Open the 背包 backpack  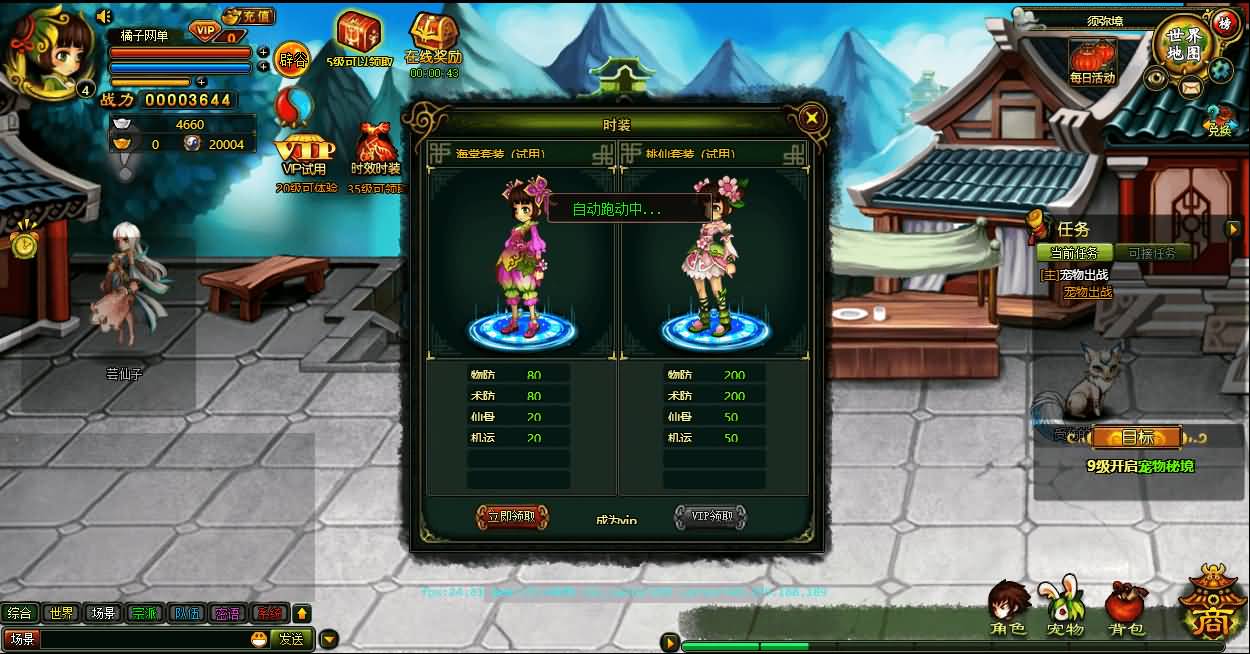coord(1126,609)
